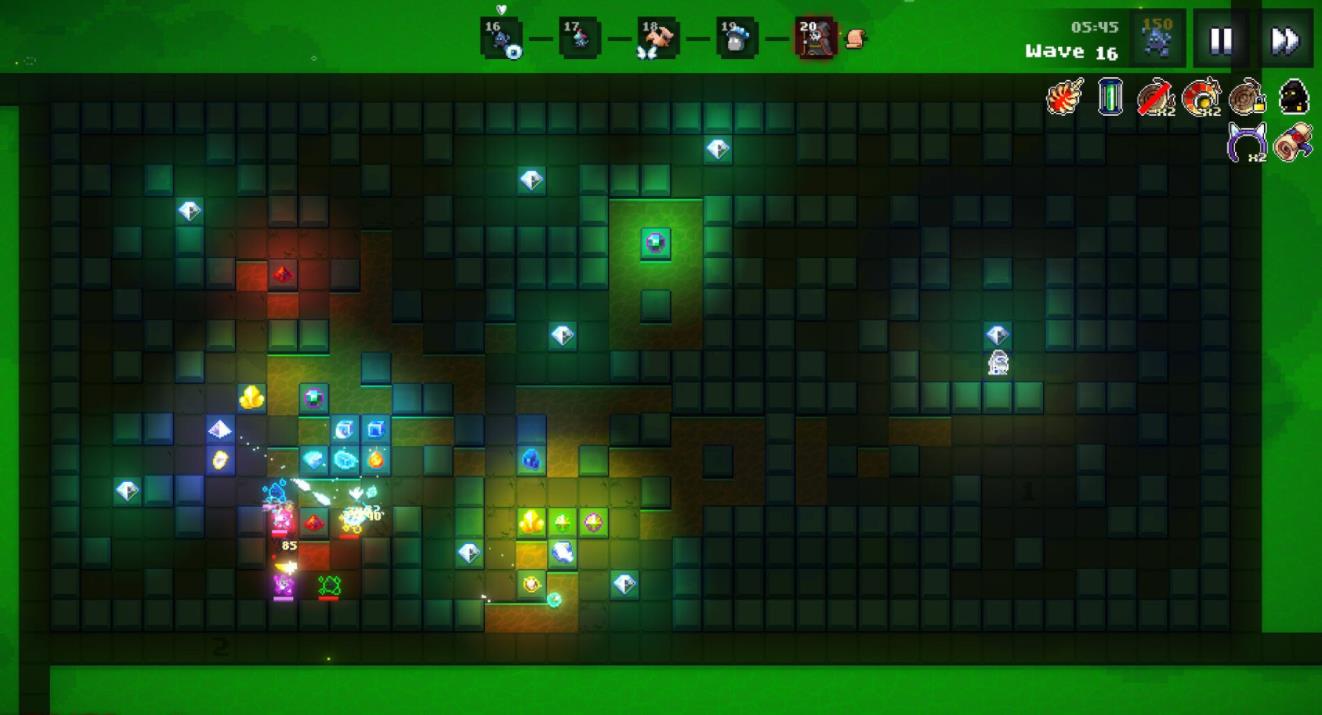Select the wave 20 boss preview
The width and height of the screenshot is (1322, 715).
814,39
